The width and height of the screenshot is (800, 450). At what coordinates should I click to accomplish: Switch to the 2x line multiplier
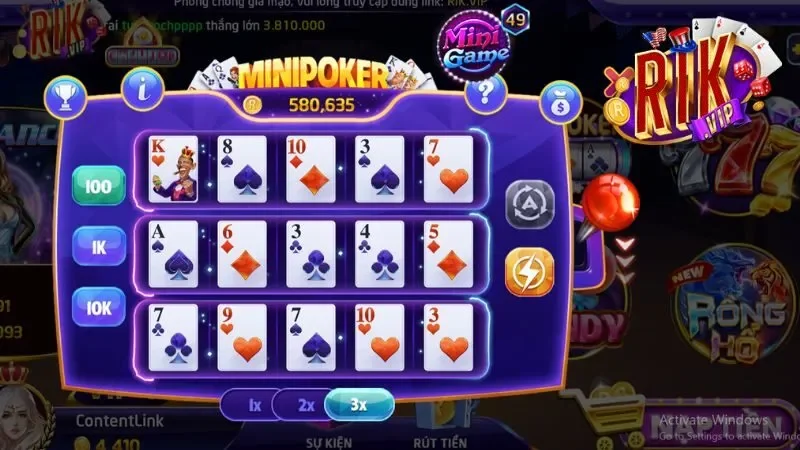coord(306,406)
